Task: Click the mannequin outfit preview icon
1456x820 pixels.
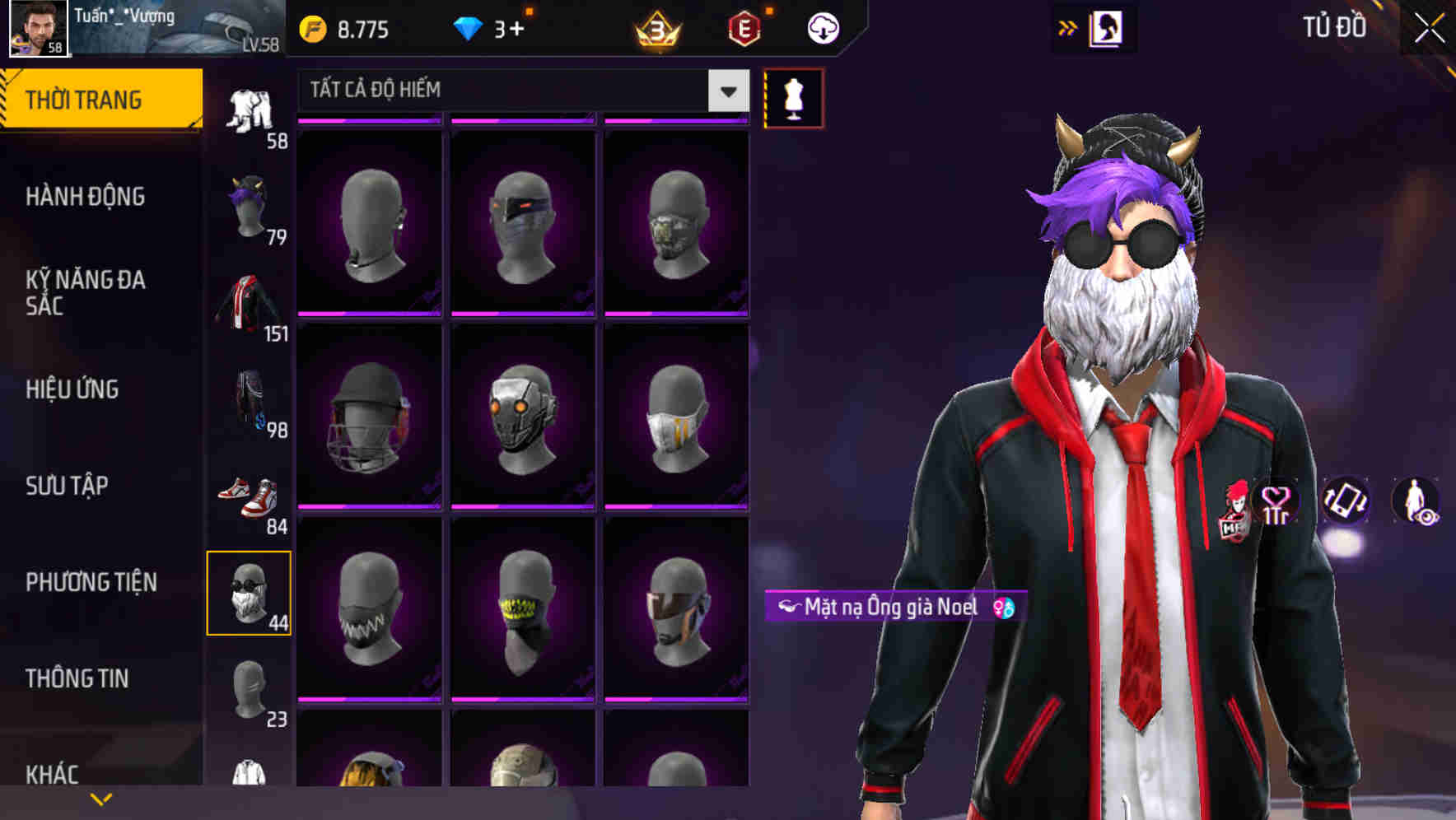Action: point(793,97)
